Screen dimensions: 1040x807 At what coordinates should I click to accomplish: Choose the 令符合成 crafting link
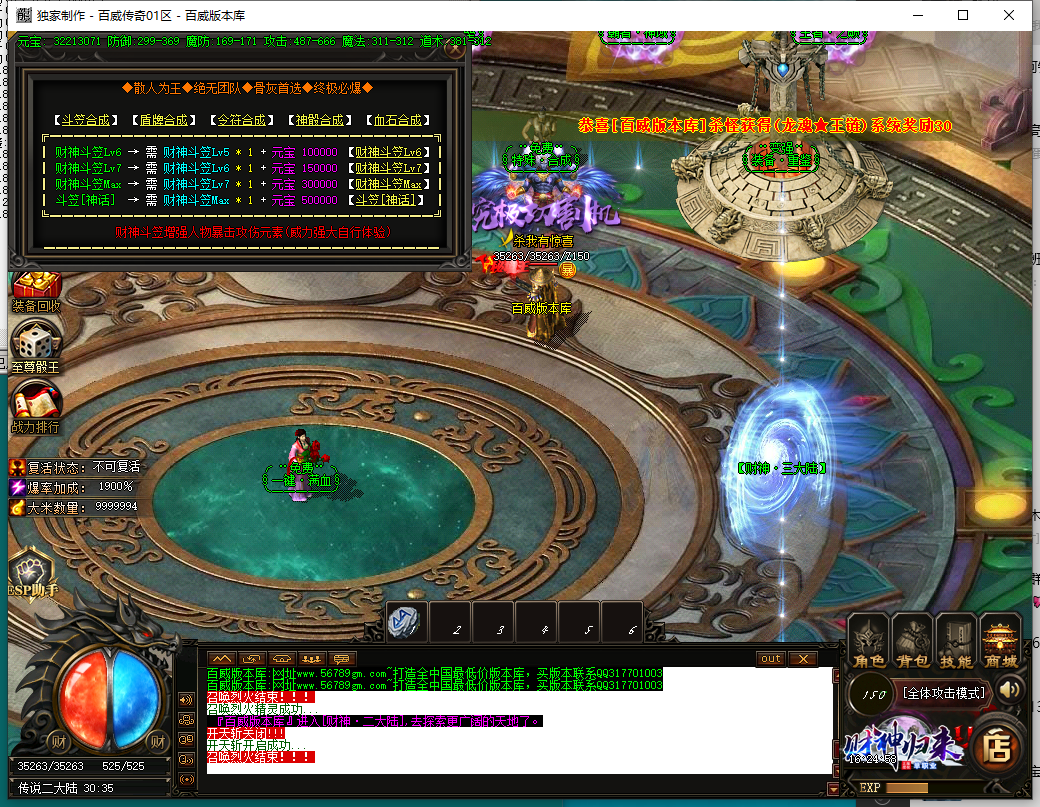[x=241, y=120]
